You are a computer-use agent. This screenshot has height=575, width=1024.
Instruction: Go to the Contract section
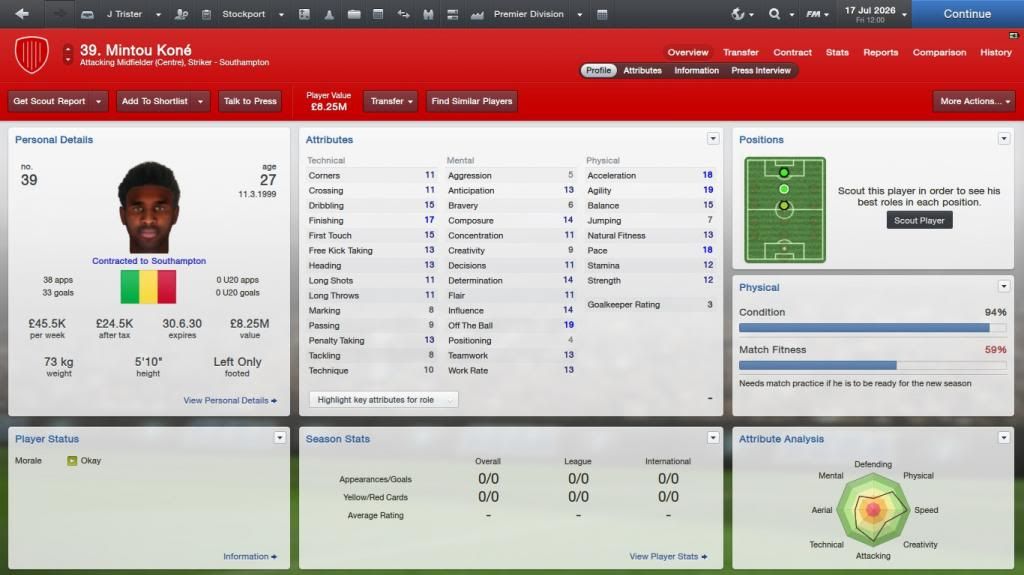tap(792, 52)
